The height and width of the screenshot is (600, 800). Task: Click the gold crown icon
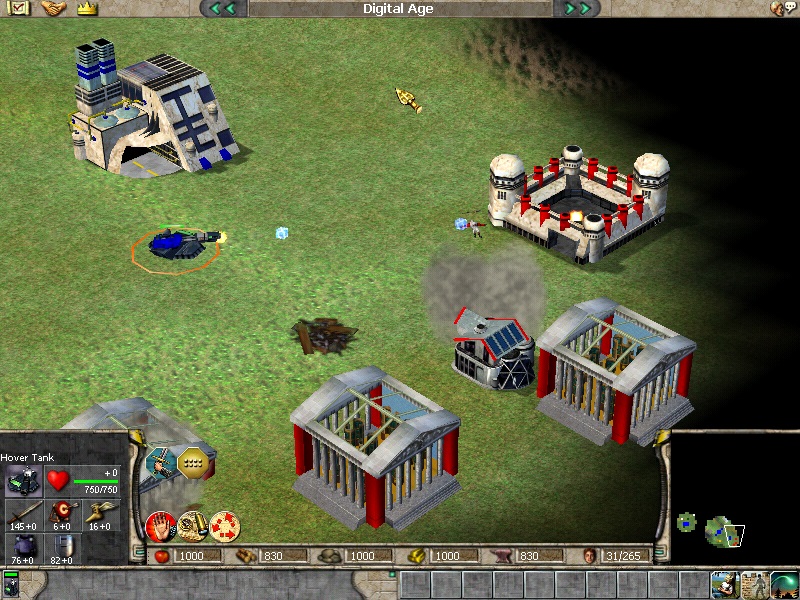point(85,8)
